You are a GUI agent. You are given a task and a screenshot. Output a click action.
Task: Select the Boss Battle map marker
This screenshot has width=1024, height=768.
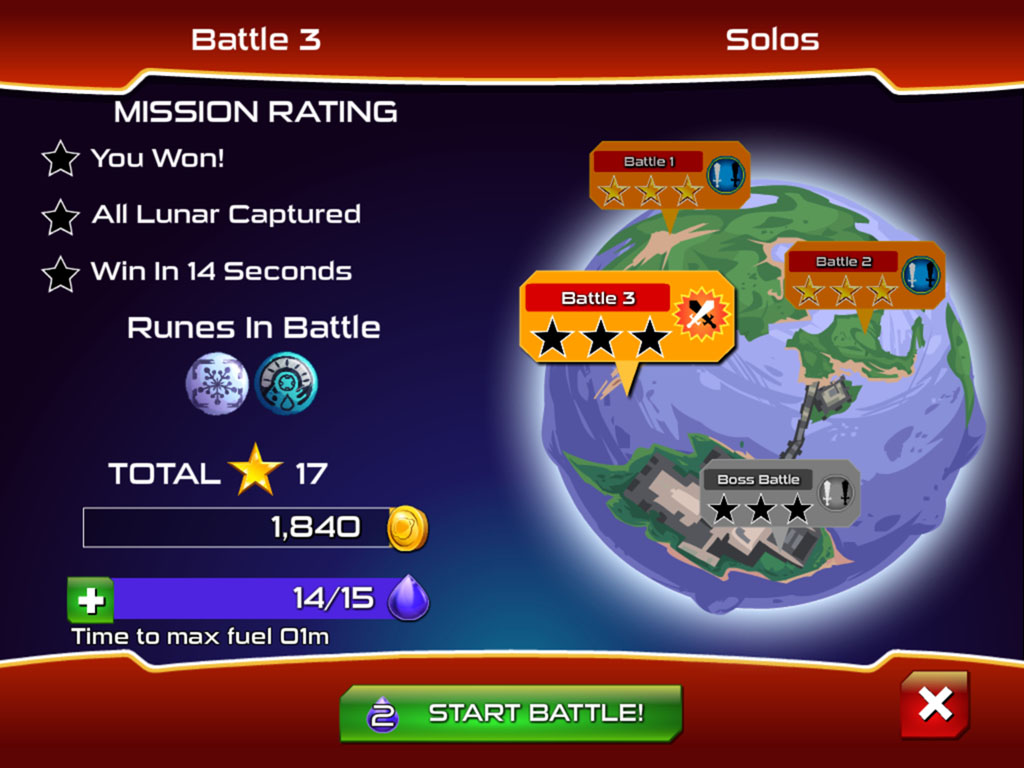tap(779, 494)
